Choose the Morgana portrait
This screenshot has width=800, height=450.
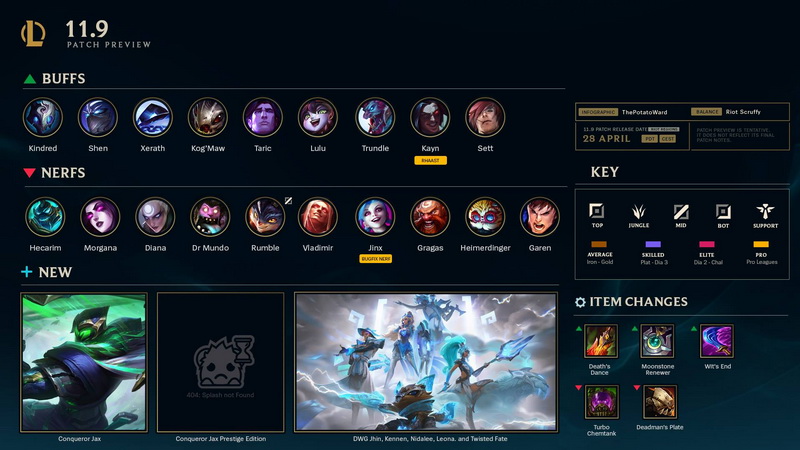100,217
